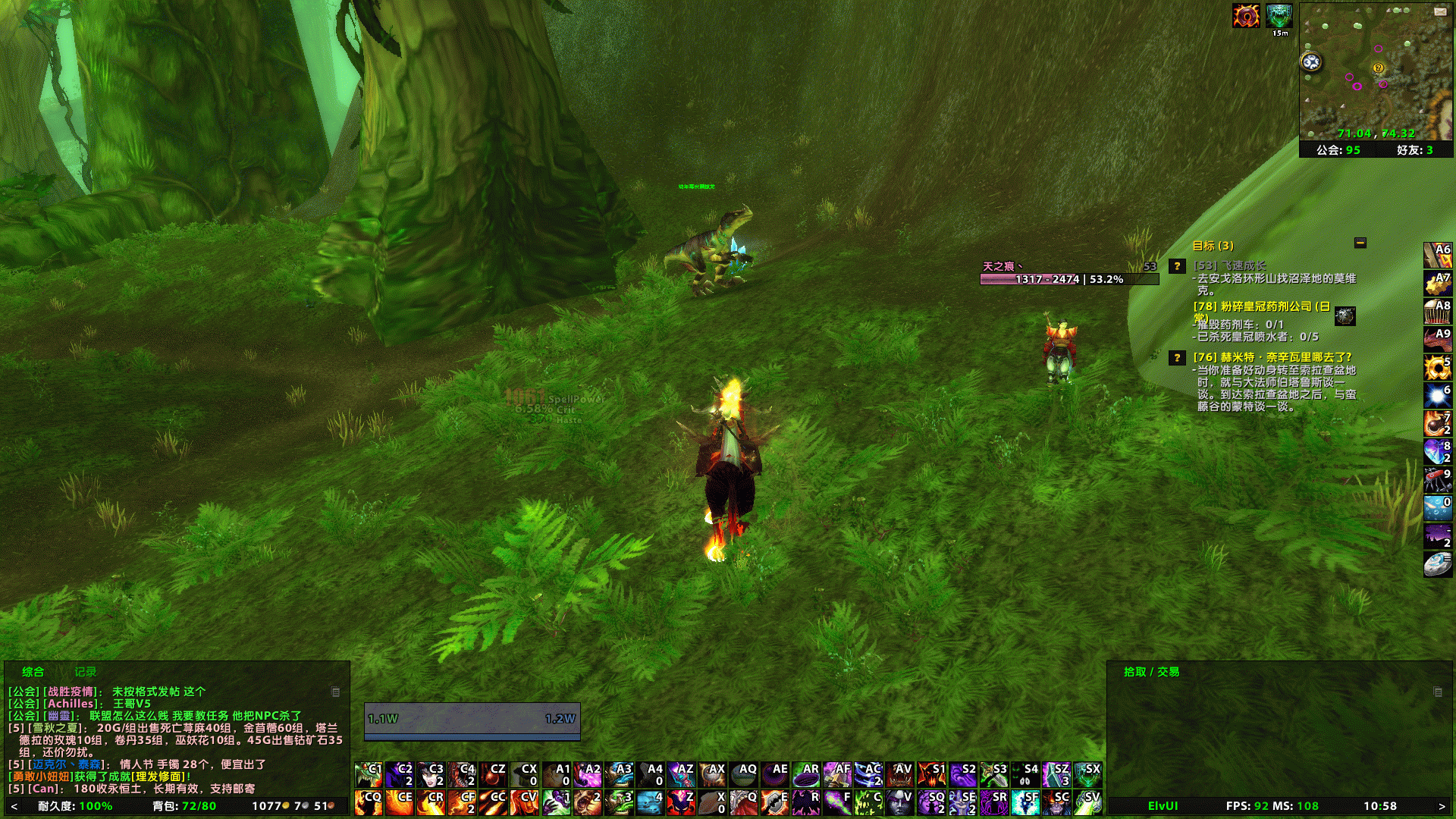This screenshot has height=819, width=1456.
Task: Open the ElvUI panel button
Action: pos(1163,806)
